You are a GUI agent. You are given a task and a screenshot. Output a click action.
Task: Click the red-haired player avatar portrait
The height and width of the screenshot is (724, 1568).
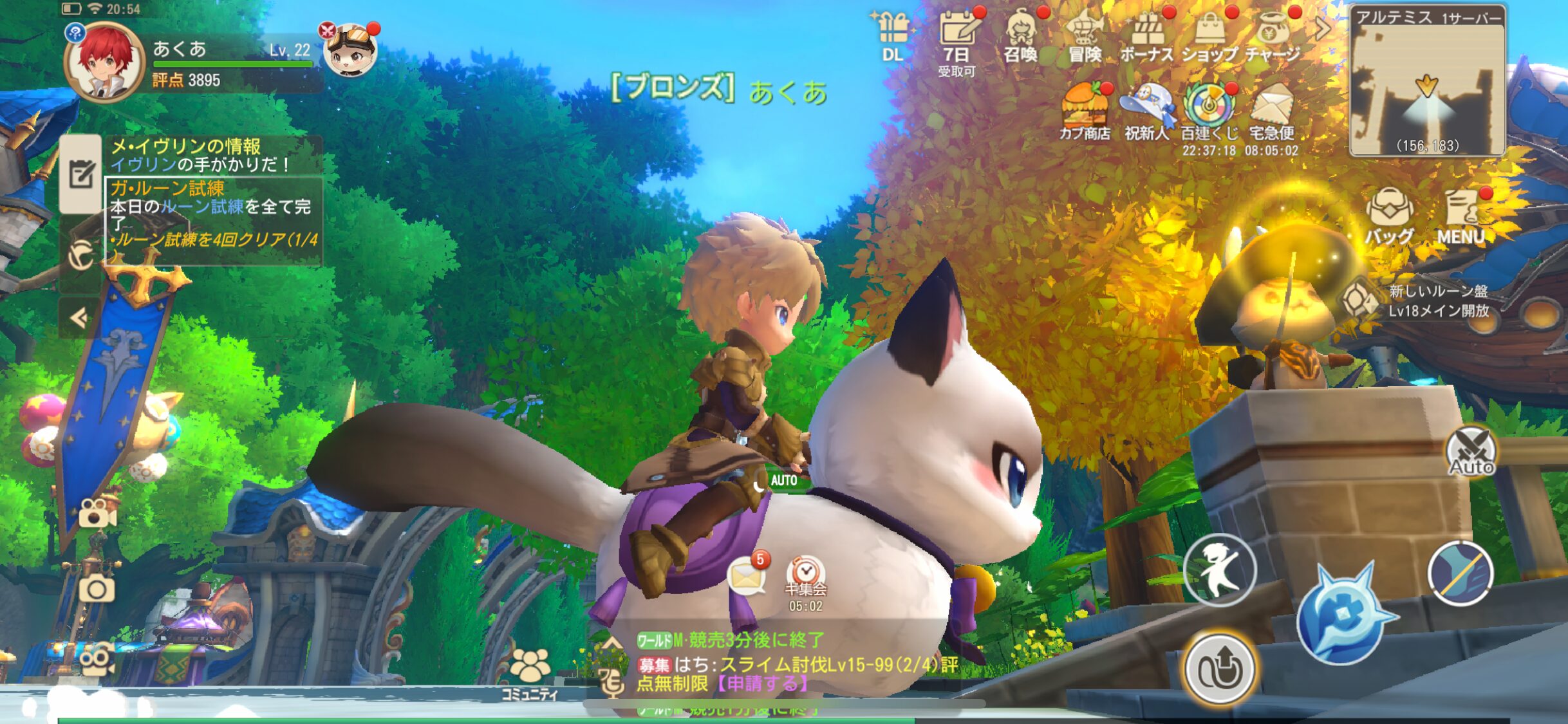(105, 62)
